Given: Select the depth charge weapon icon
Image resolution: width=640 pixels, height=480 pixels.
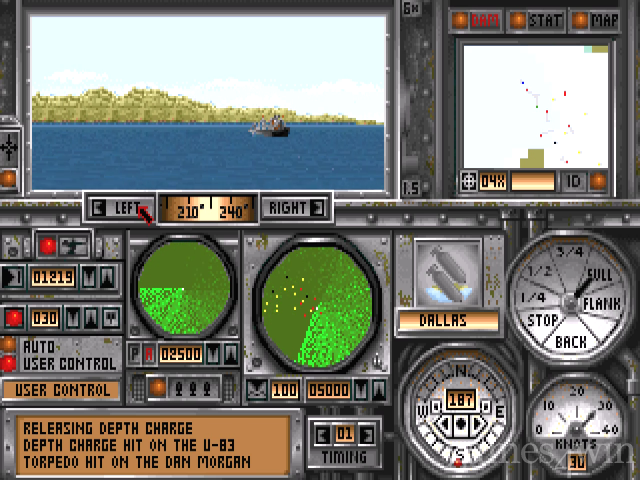Looking at the screenshot, I should point(446,271).
